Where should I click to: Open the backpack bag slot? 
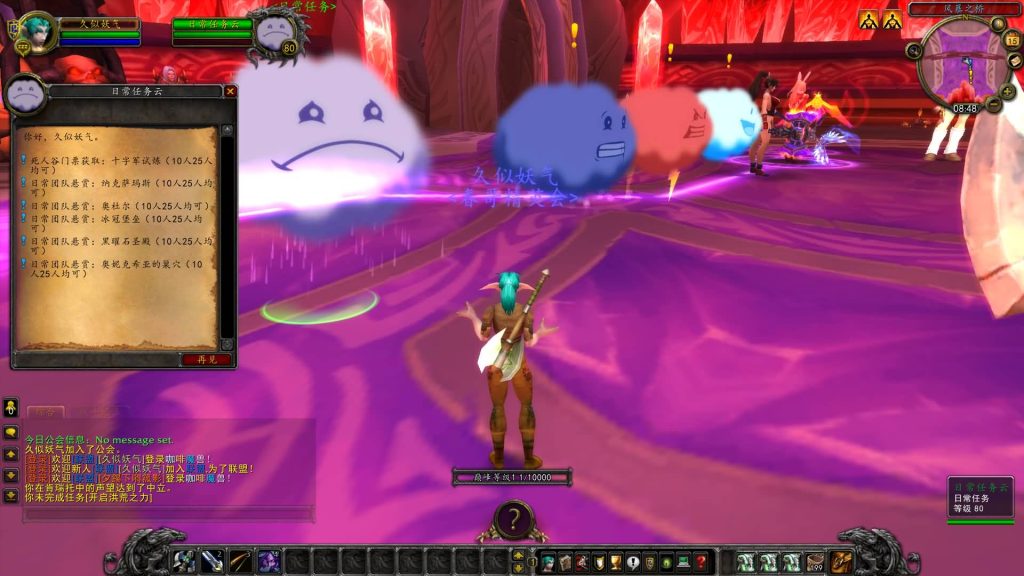click(x=842, y=562)
